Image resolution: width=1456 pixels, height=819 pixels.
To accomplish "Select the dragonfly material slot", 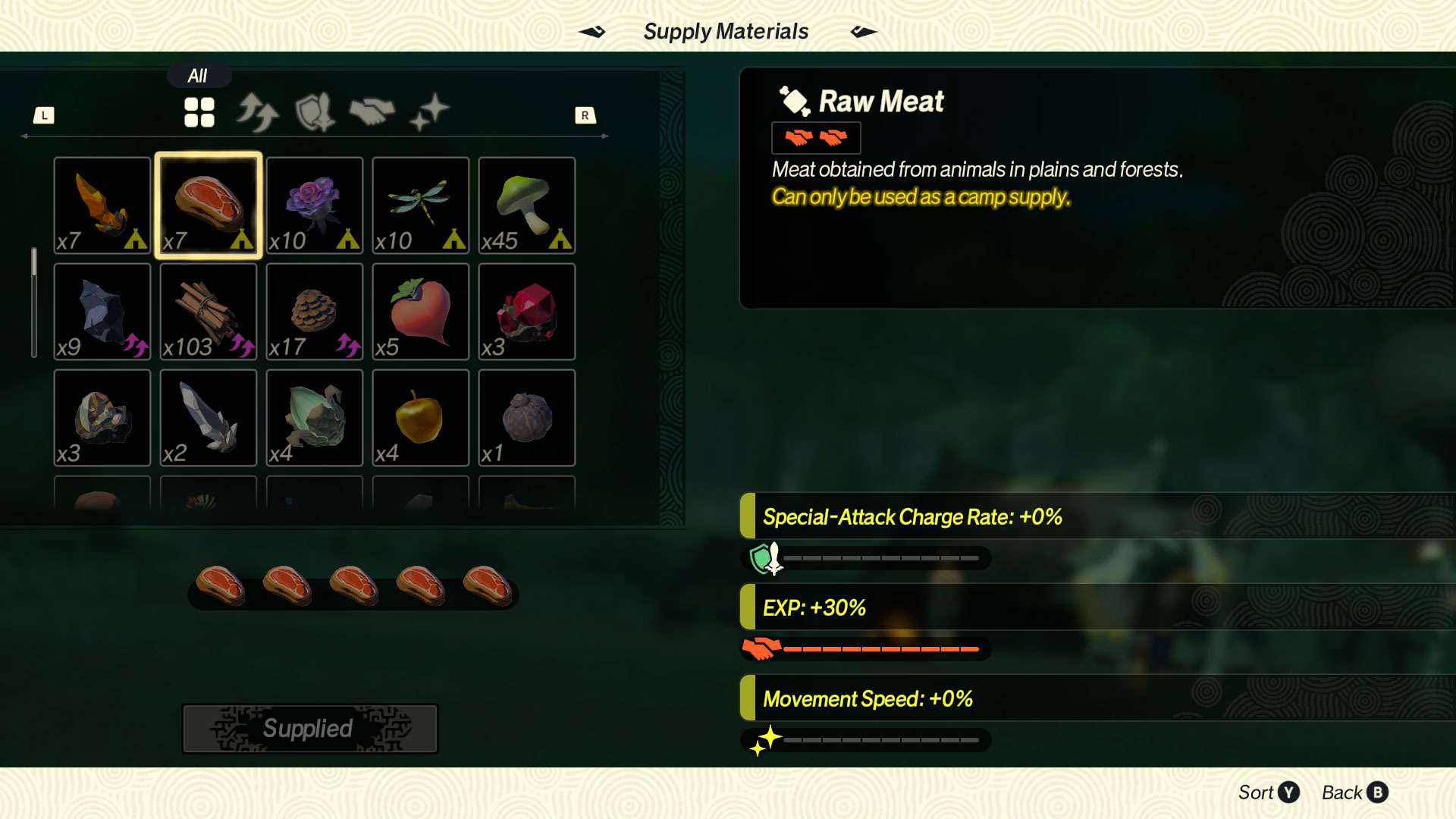I will pyautogui.click(x=421, y=206).
